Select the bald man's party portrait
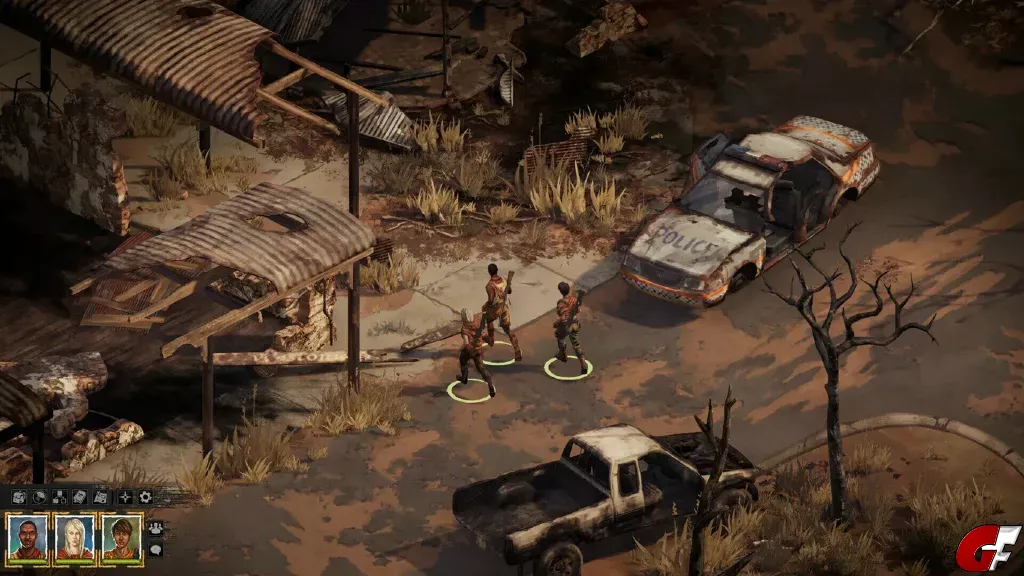The image size is (1024, 576). tap(27, 539)
